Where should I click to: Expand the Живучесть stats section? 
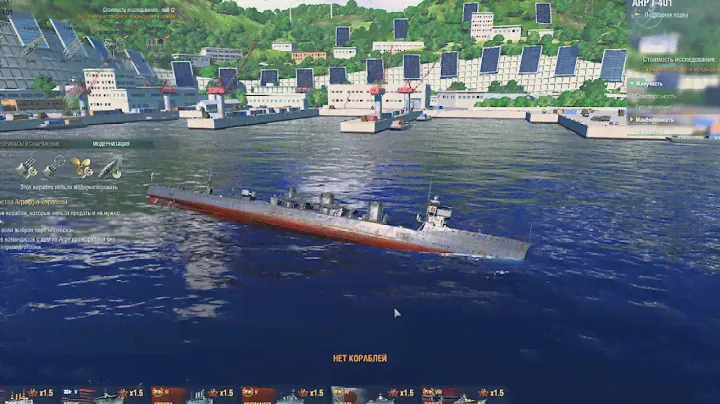[650, 84]
